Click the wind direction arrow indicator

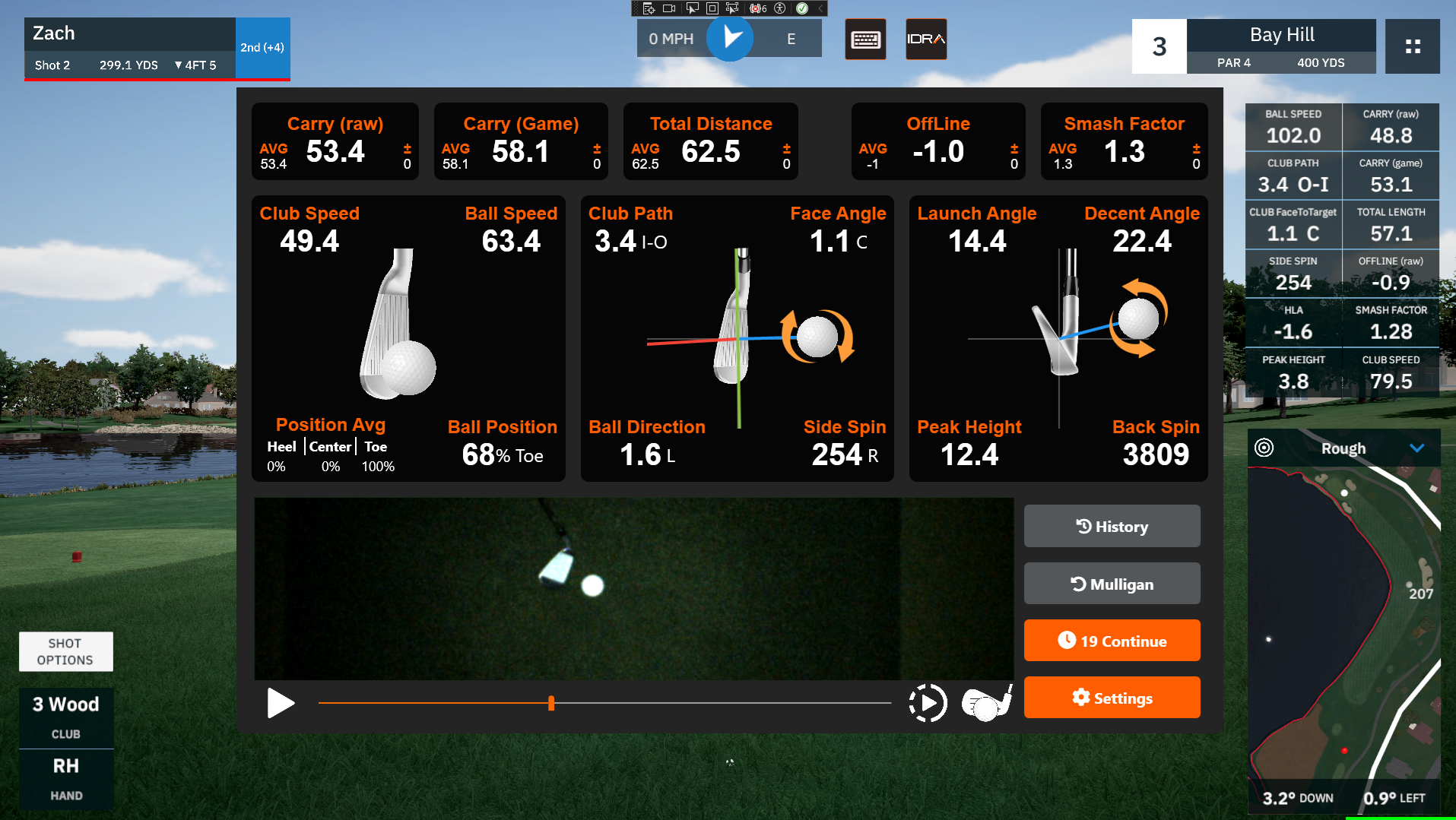(730, 37)
